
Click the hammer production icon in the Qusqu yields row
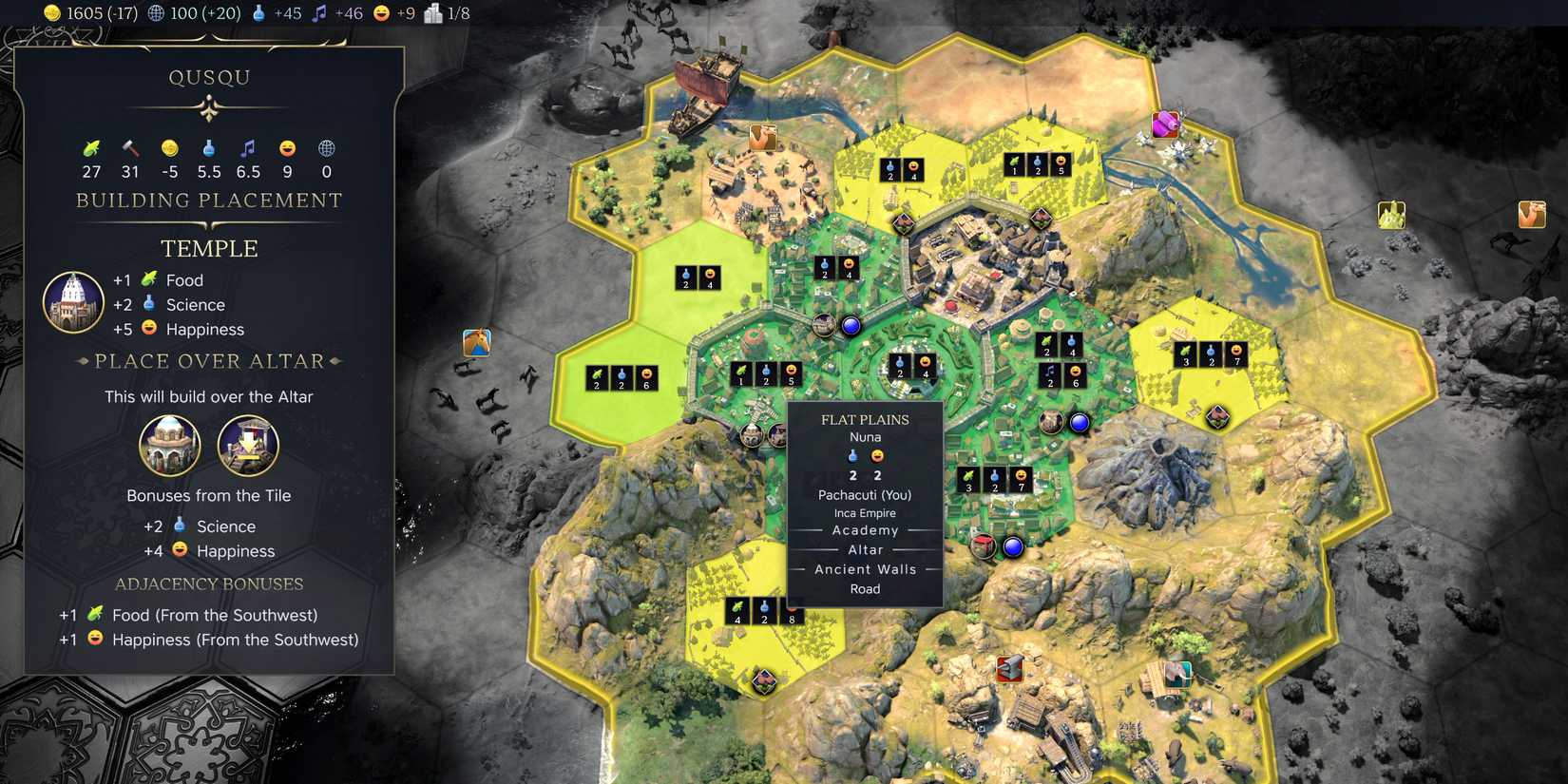click(x=129, y=148)
